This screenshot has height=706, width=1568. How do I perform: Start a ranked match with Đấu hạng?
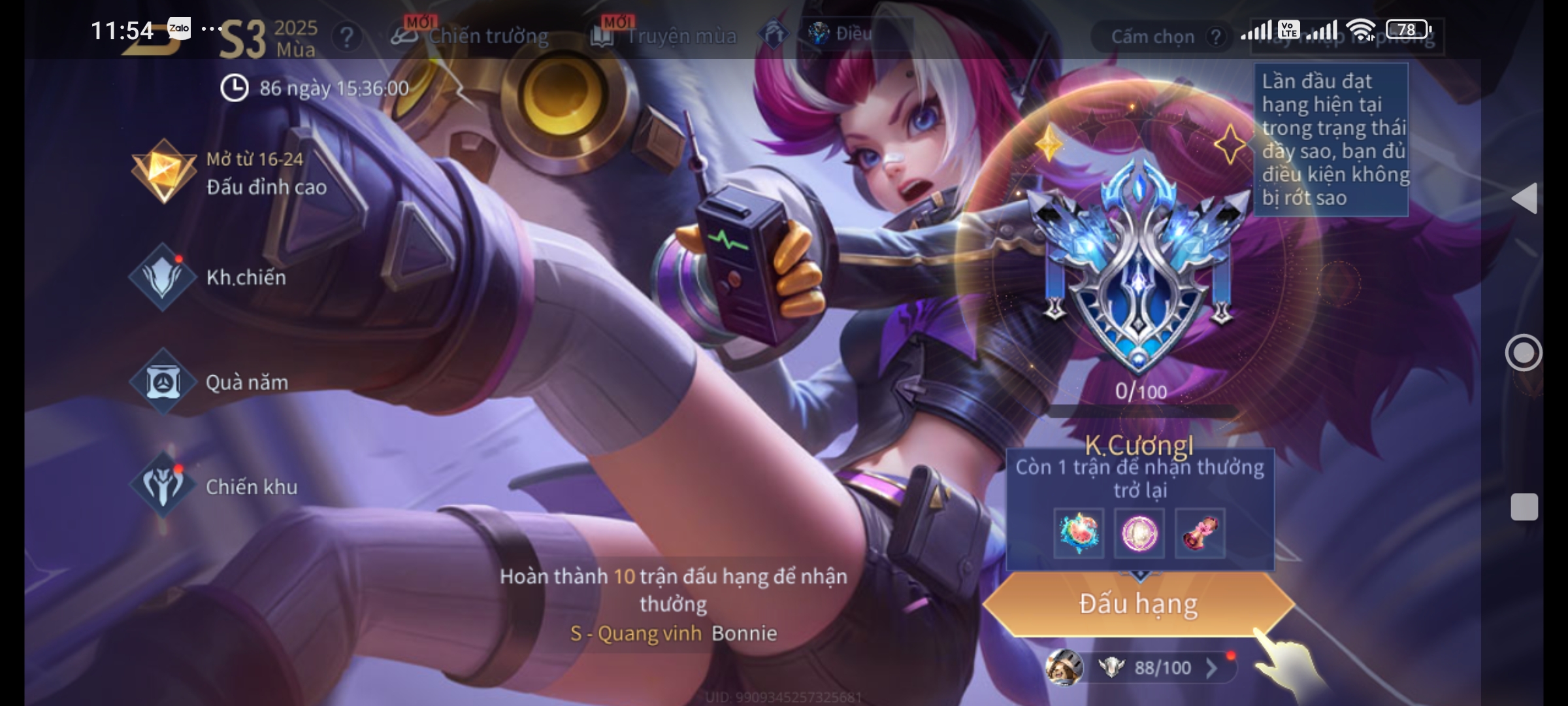(1138, 604)
